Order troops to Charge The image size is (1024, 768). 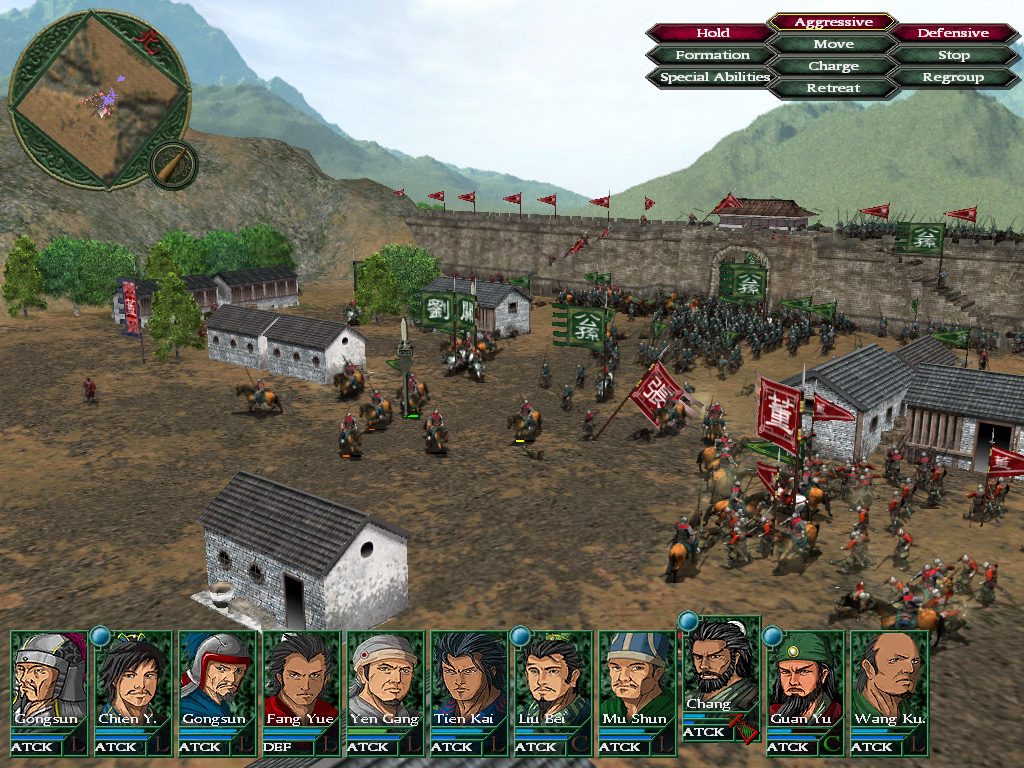click(x=833, y=66)
